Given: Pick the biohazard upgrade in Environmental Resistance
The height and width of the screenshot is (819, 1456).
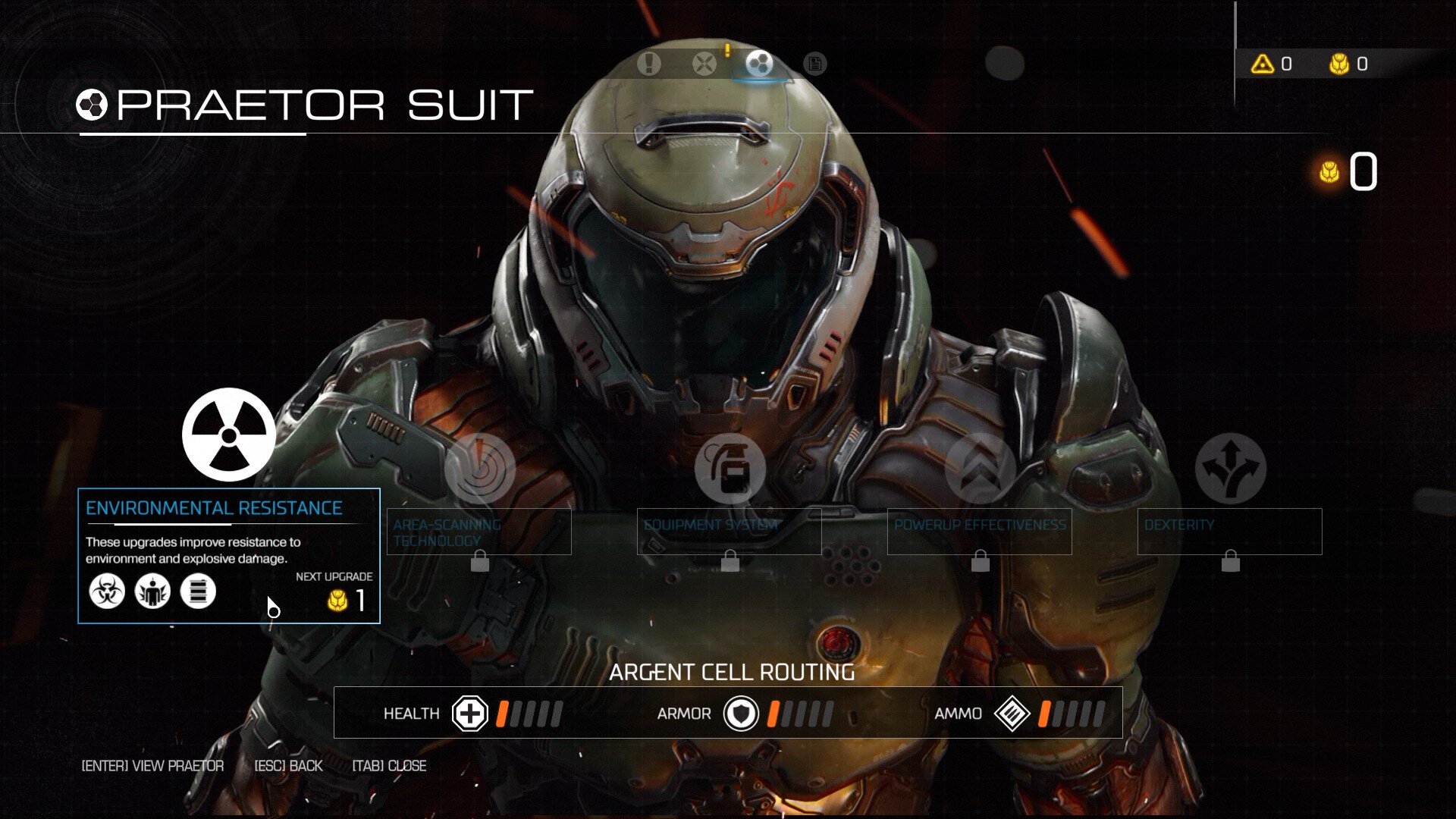Looking at the screenshot, I should coord(107,591).
